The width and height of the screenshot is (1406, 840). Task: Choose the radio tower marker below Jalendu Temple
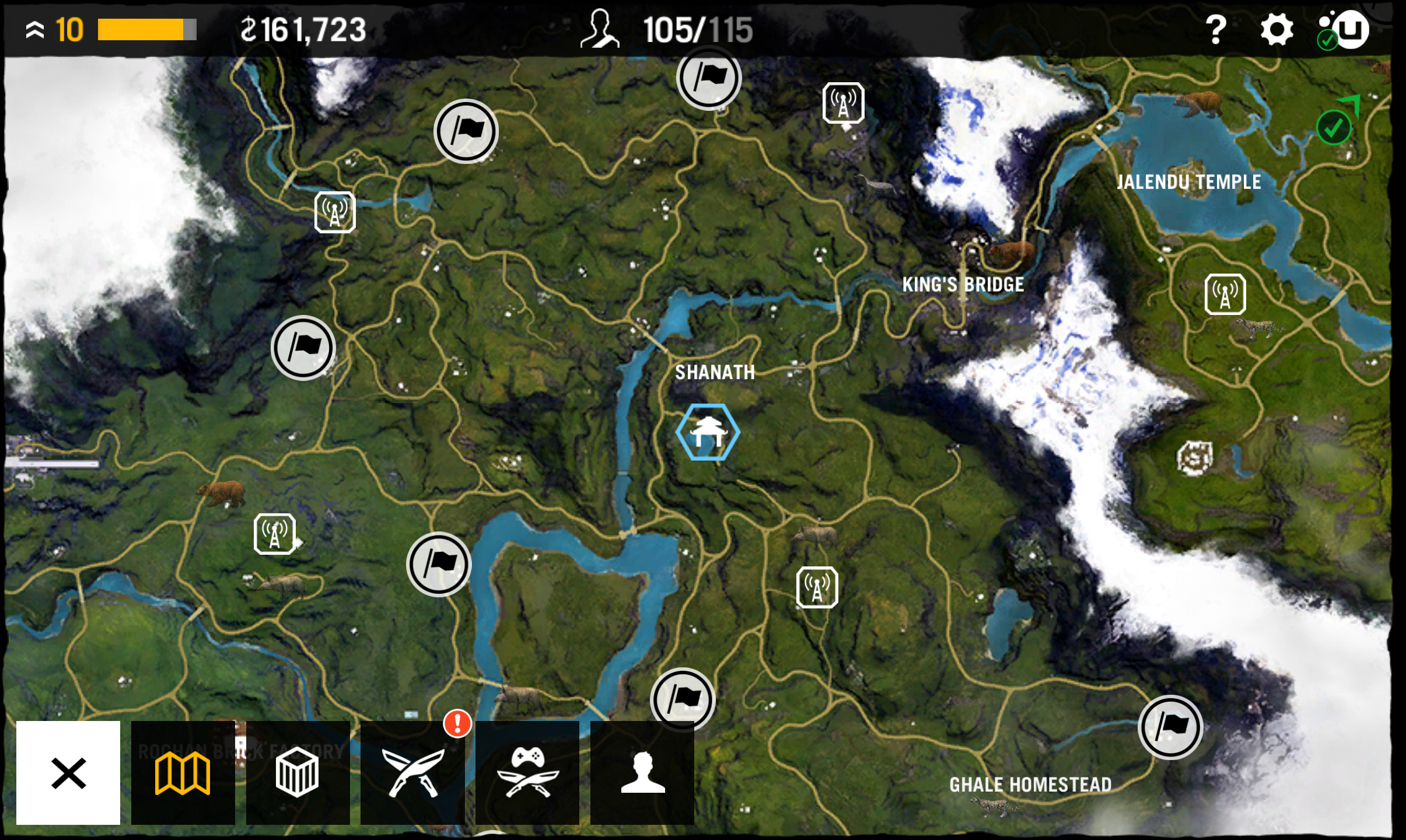pos(1225,295)
